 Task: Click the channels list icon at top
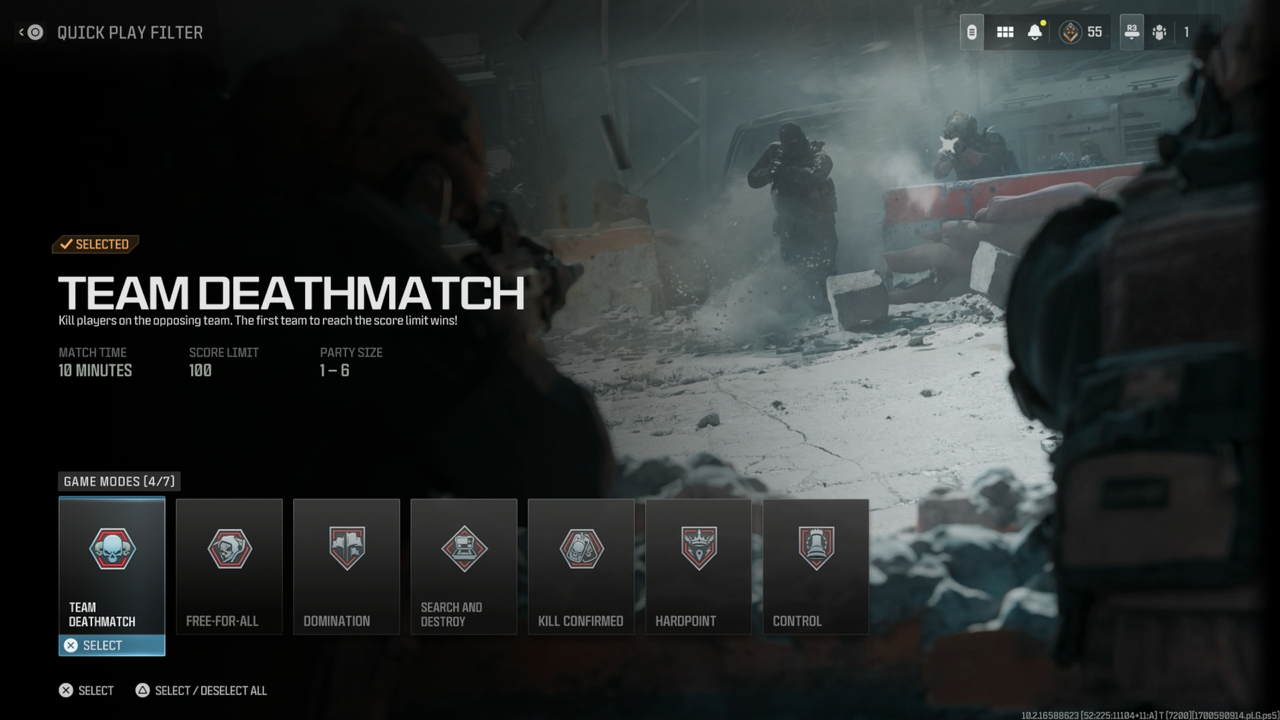point(971,31)
